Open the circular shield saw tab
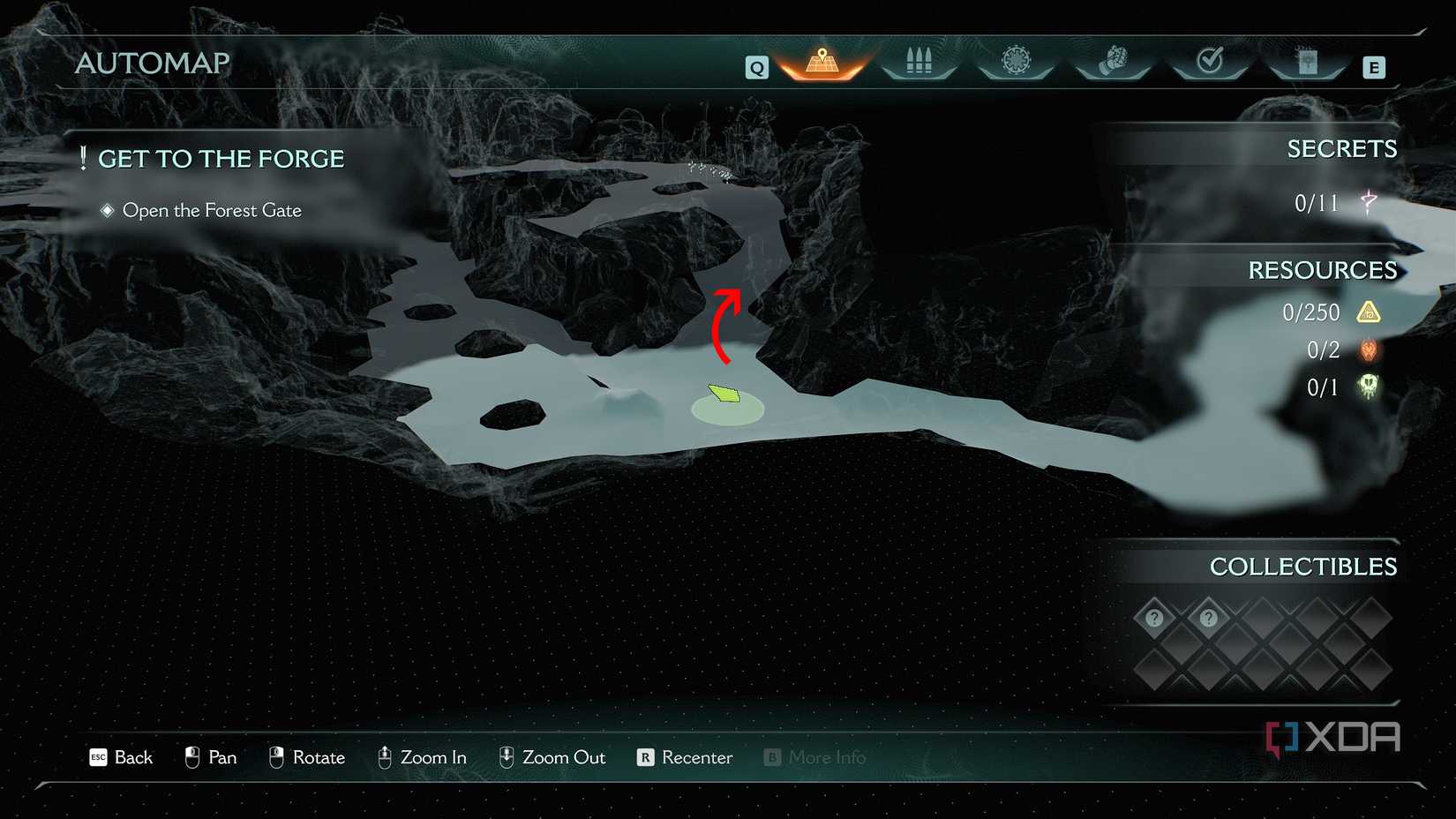Screen dimensions: 1456x819 coord(1016,62)
